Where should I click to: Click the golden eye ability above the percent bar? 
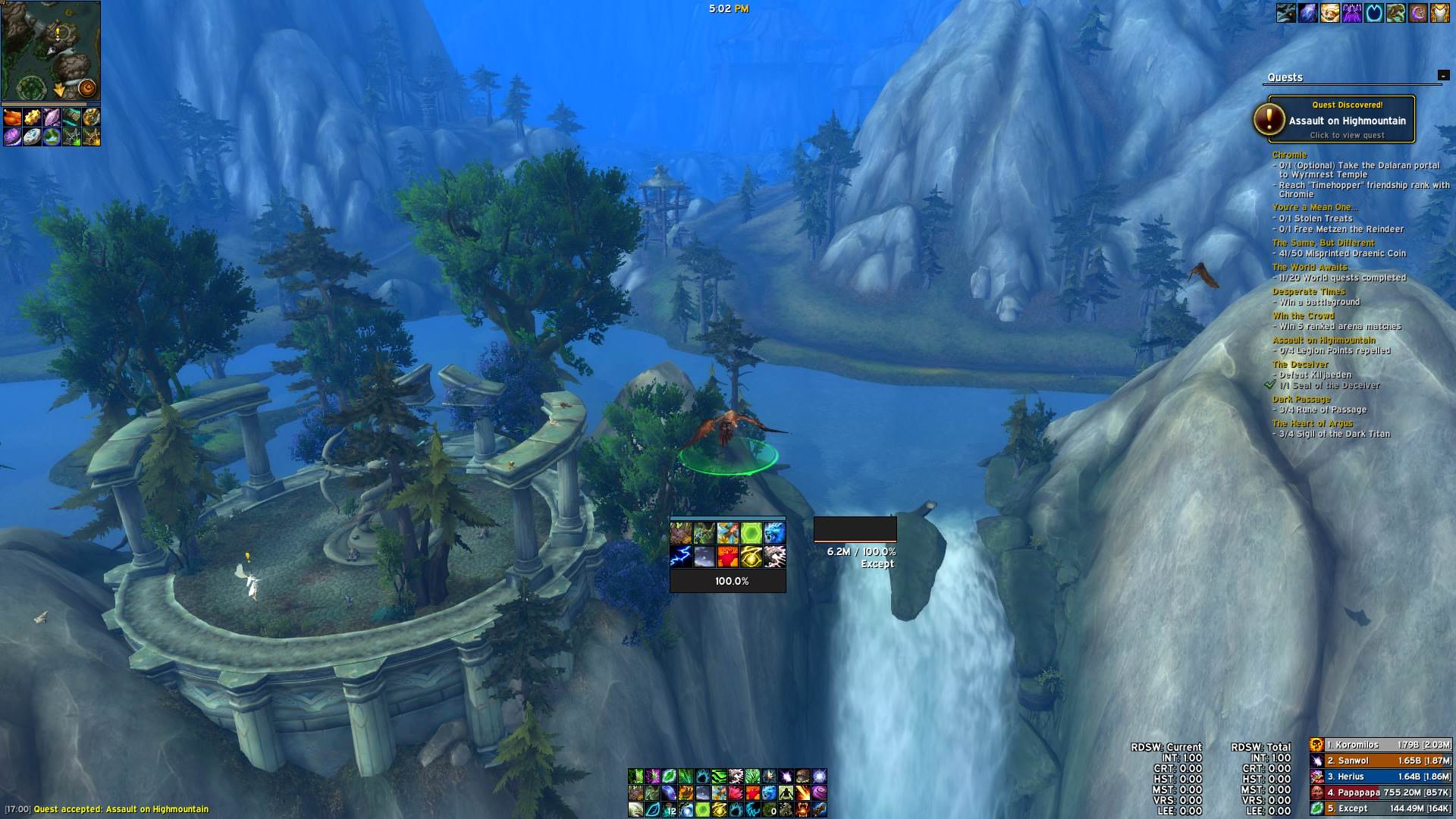pyautogui.click(x=751, y=557)
